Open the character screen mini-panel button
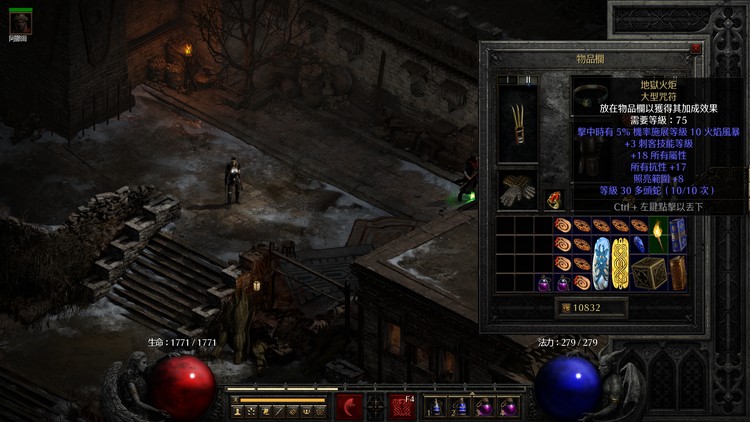The width and height of the screenshot is (750, 422). pos(237,410)
